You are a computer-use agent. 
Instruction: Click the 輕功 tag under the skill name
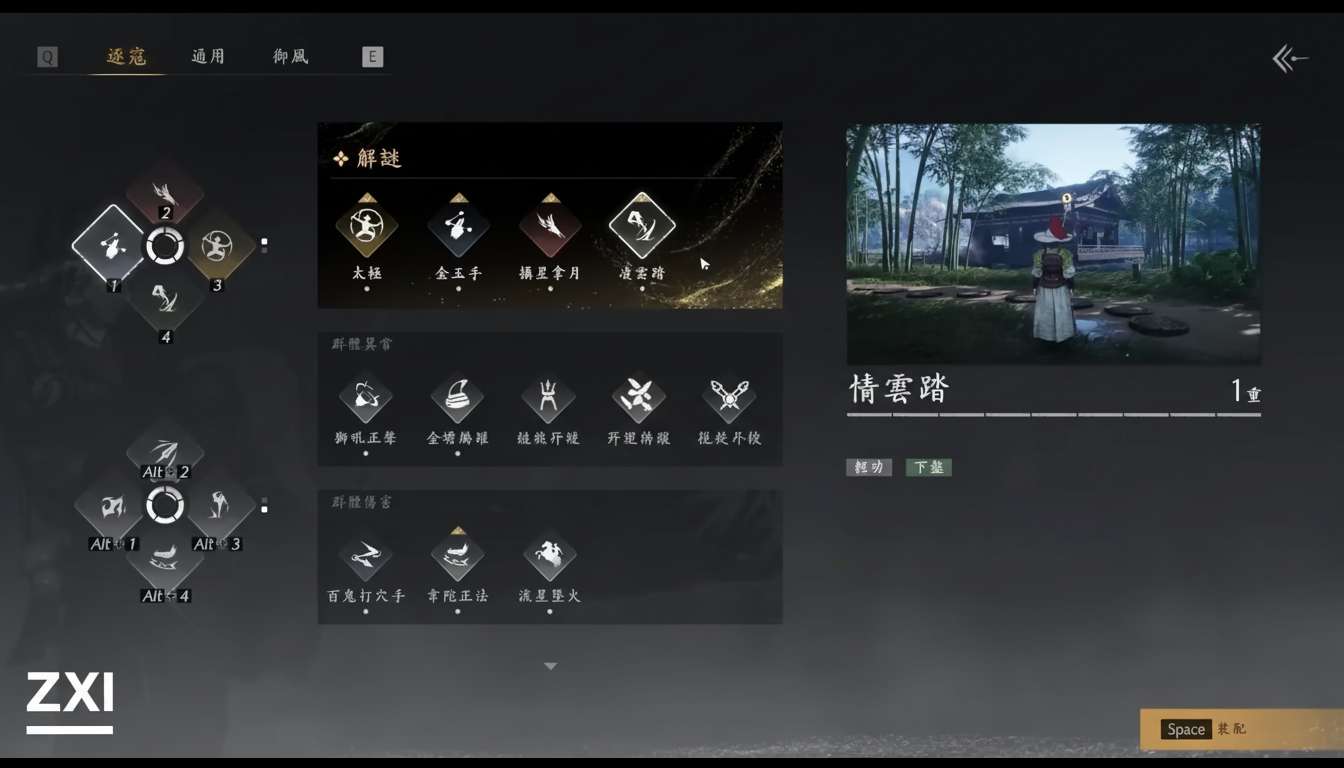(868, 467)
